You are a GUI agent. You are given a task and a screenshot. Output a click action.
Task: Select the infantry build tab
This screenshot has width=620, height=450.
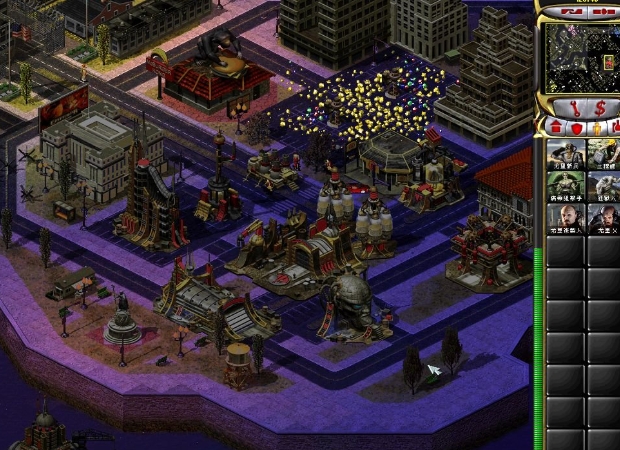point(597,127)
